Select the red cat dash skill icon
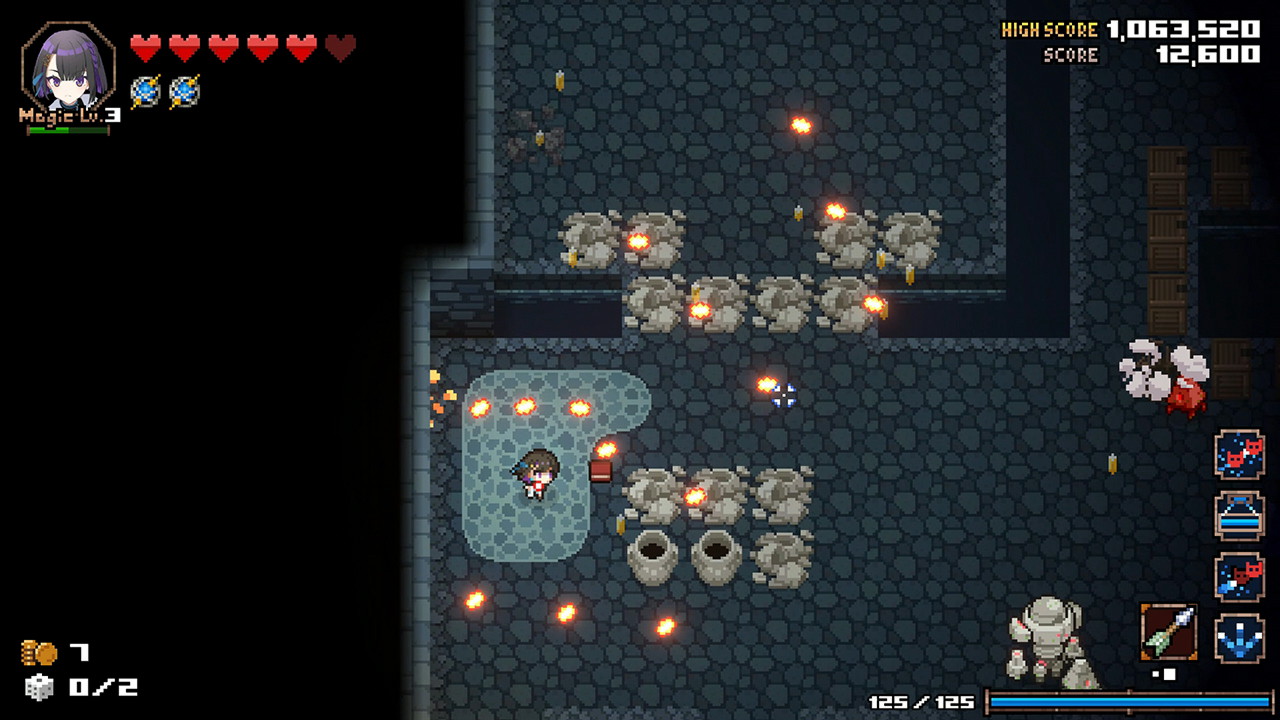The image size is (1280, 720). tap(1240, 456)
